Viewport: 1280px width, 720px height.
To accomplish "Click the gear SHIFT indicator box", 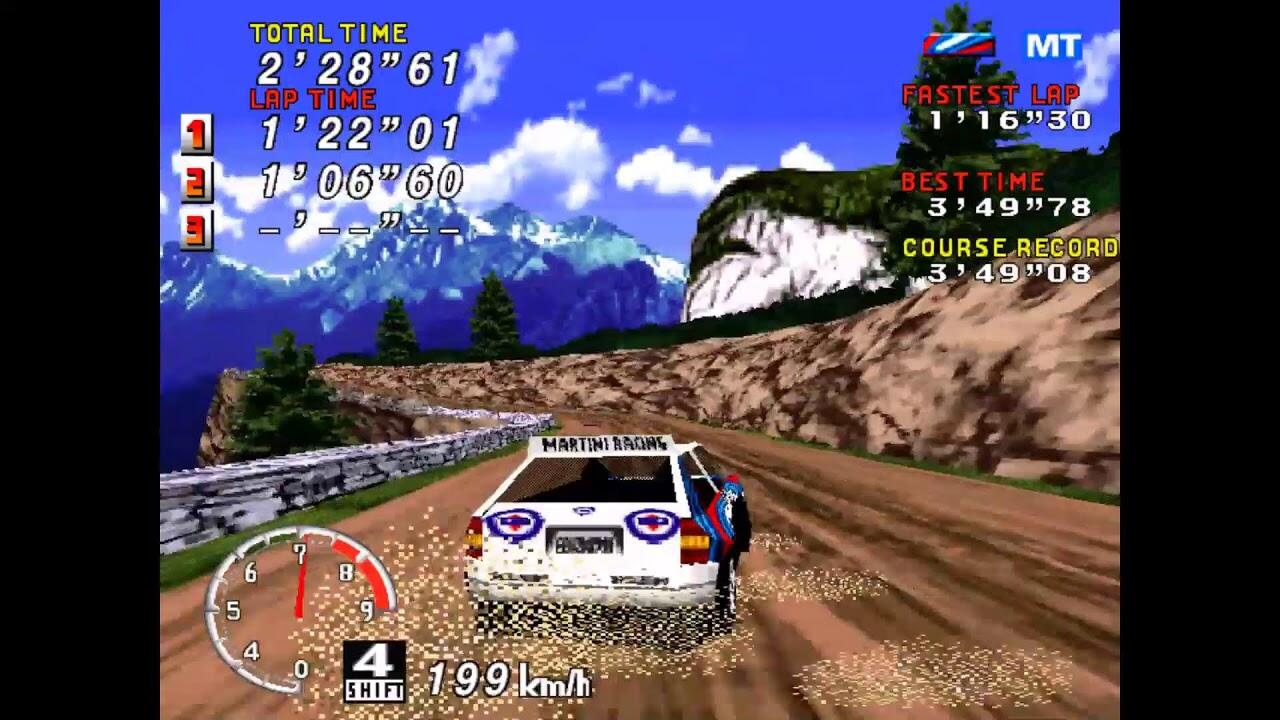I will click(x=374, y=671).
